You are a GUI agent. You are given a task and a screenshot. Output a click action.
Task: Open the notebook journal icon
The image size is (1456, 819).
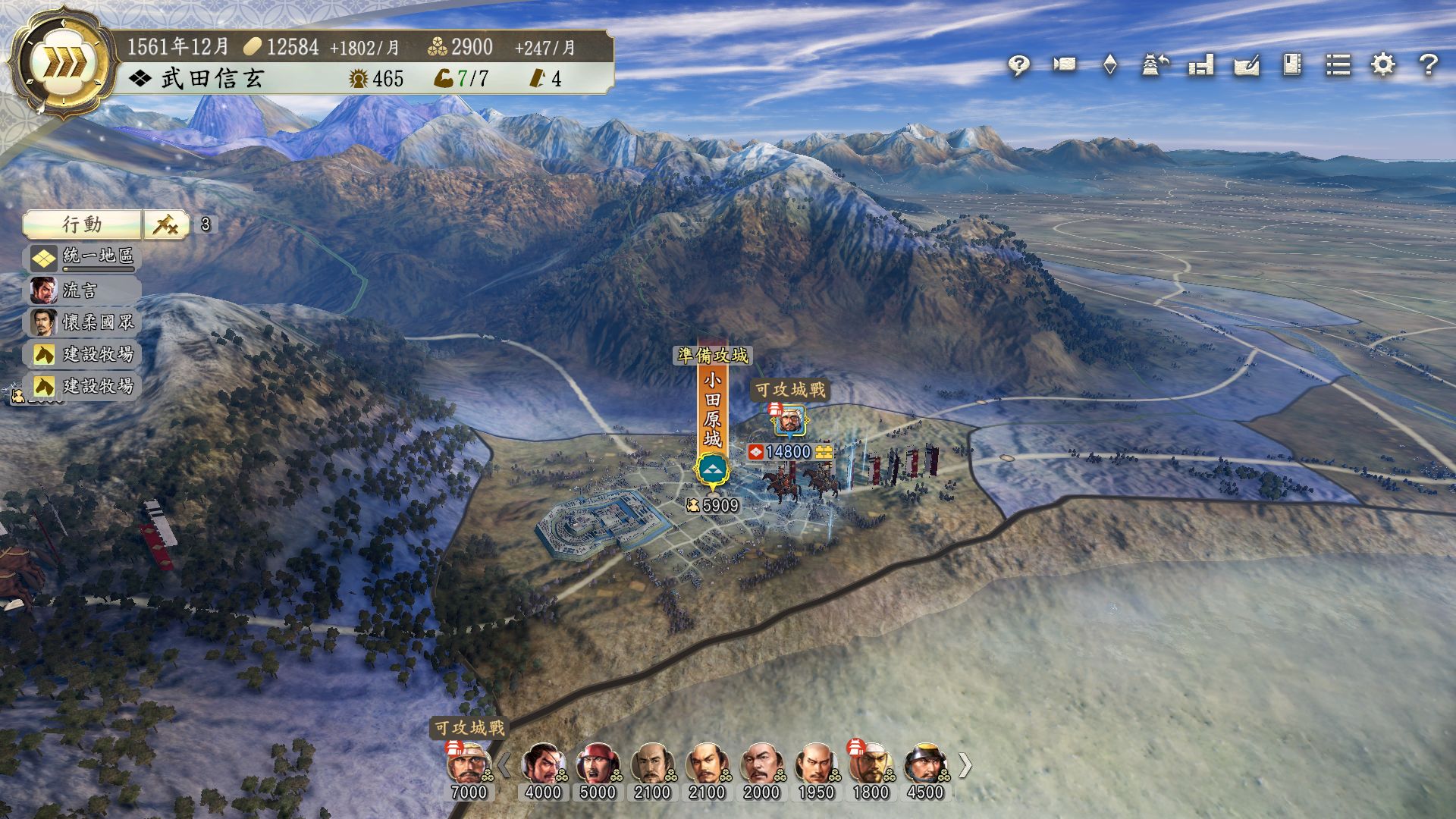(1292, 65)
